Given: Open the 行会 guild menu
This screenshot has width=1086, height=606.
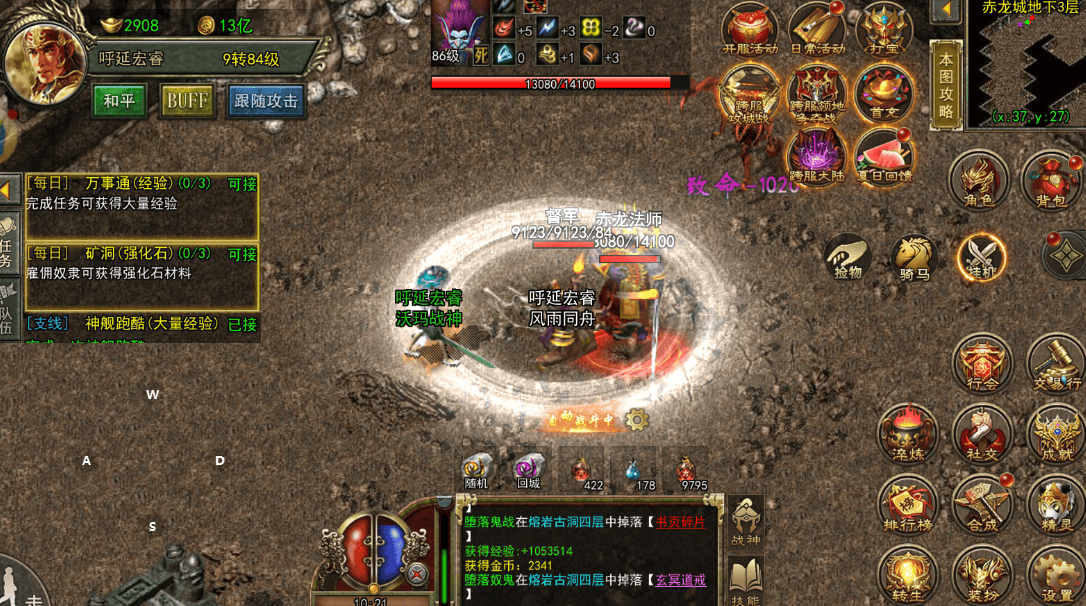Looking at the screenshot, I should [982, 364].
